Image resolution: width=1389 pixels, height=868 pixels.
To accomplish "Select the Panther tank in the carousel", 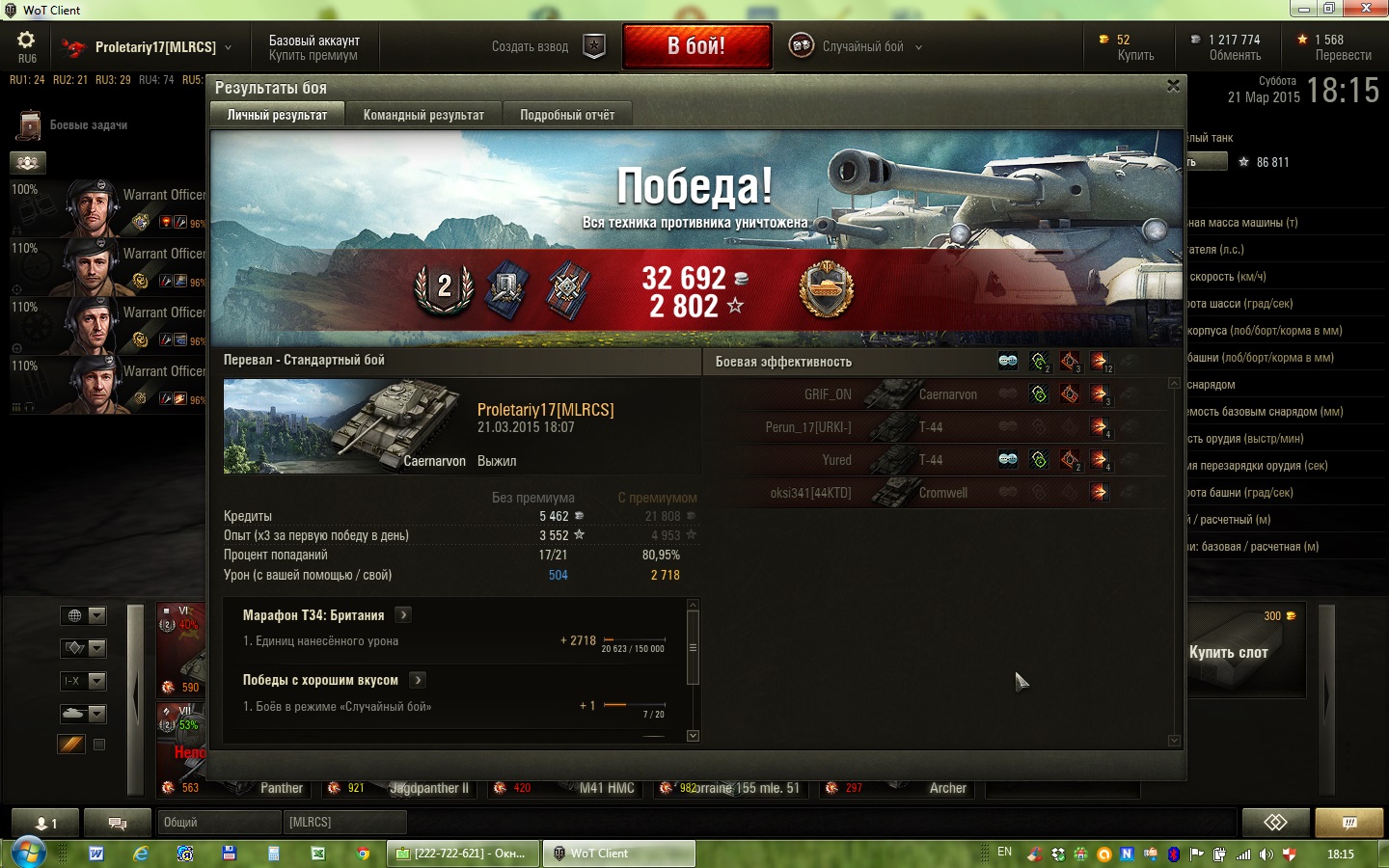I will [280, 787].
